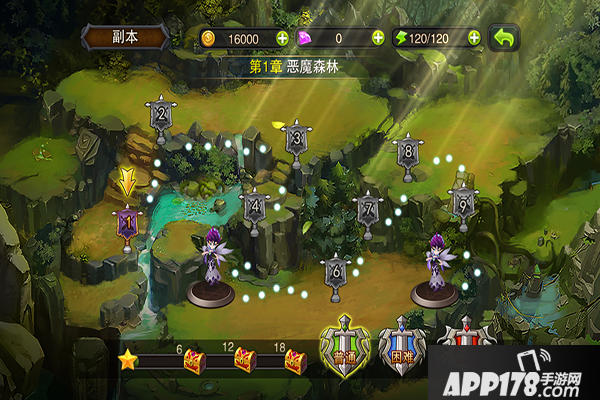600x400 pixels.
Task: Click the 副本 dungeon title button
Action: (125, 37)
